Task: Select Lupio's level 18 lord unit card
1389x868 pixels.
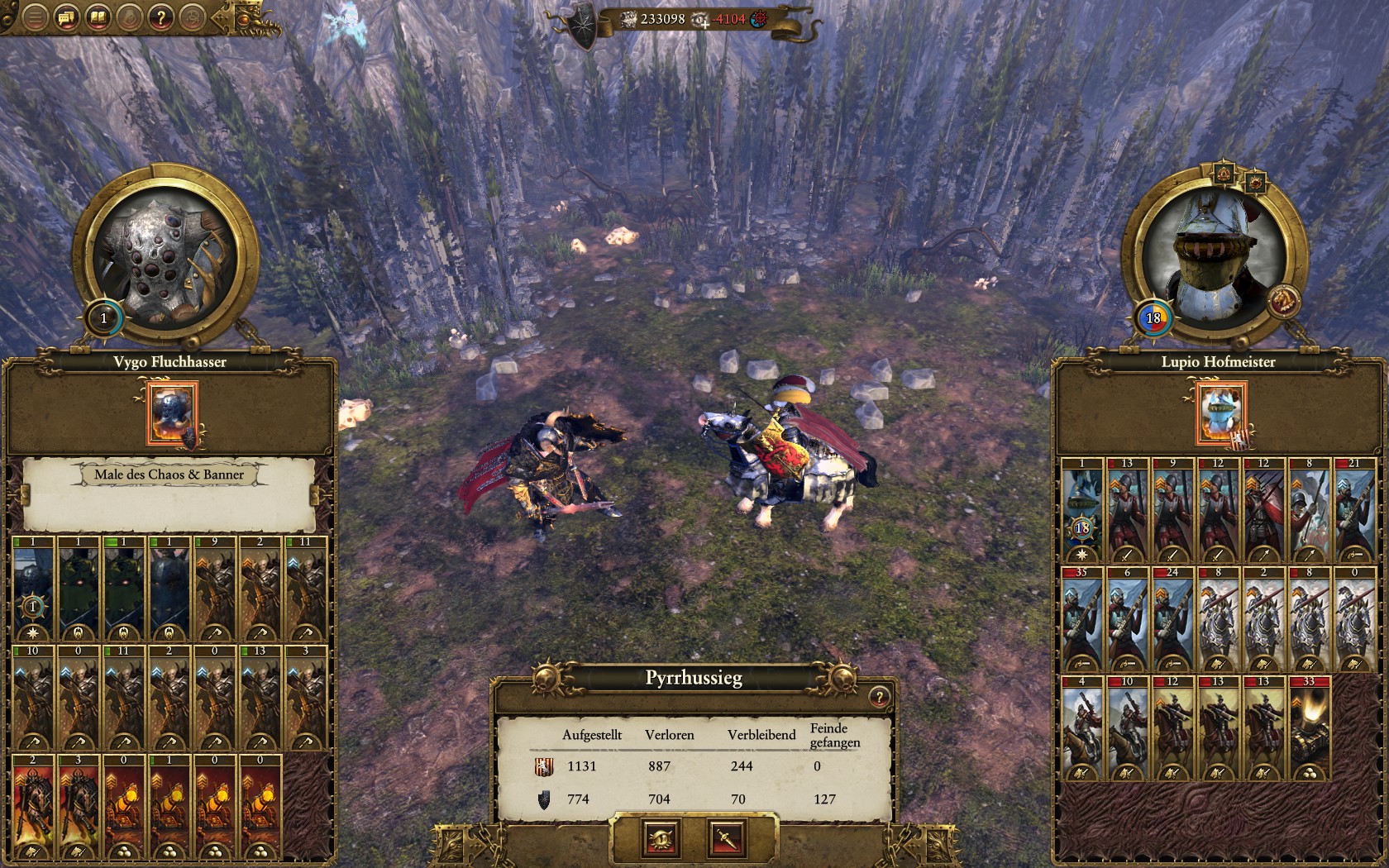Action: pos(1081,509)
